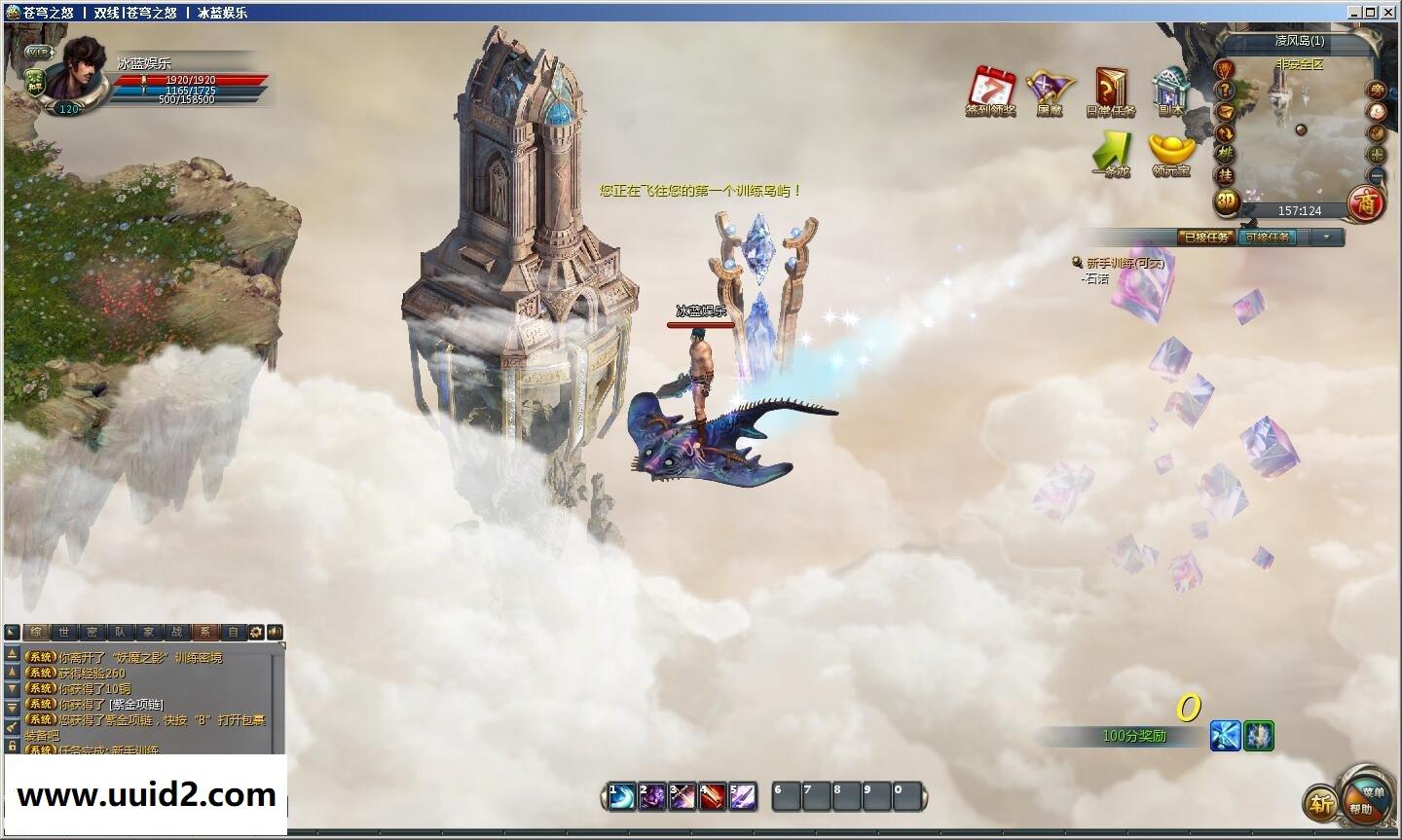Toggle the 3D view button

pos(1225,202)
